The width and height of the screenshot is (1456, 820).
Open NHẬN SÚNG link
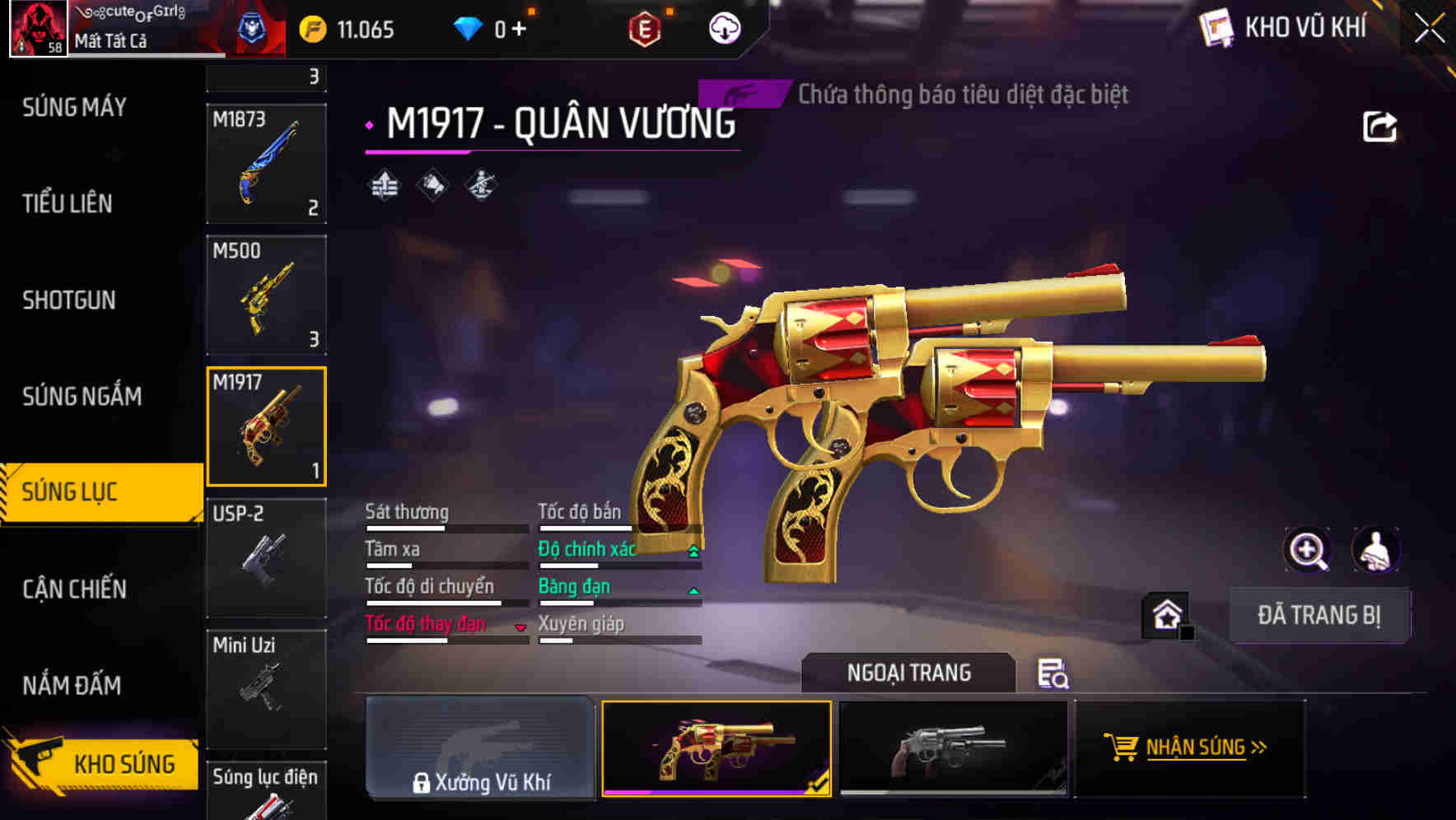click(1202, 749)
